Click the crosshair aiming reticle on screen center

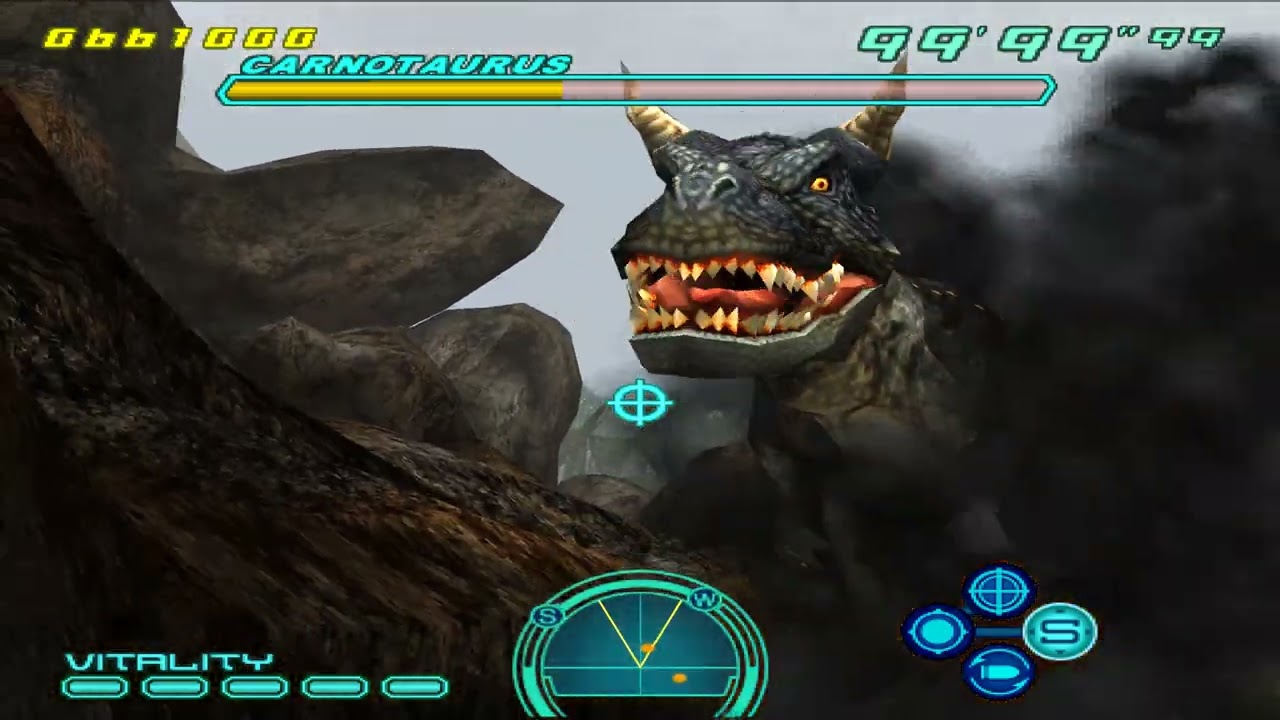pos(641,403)
